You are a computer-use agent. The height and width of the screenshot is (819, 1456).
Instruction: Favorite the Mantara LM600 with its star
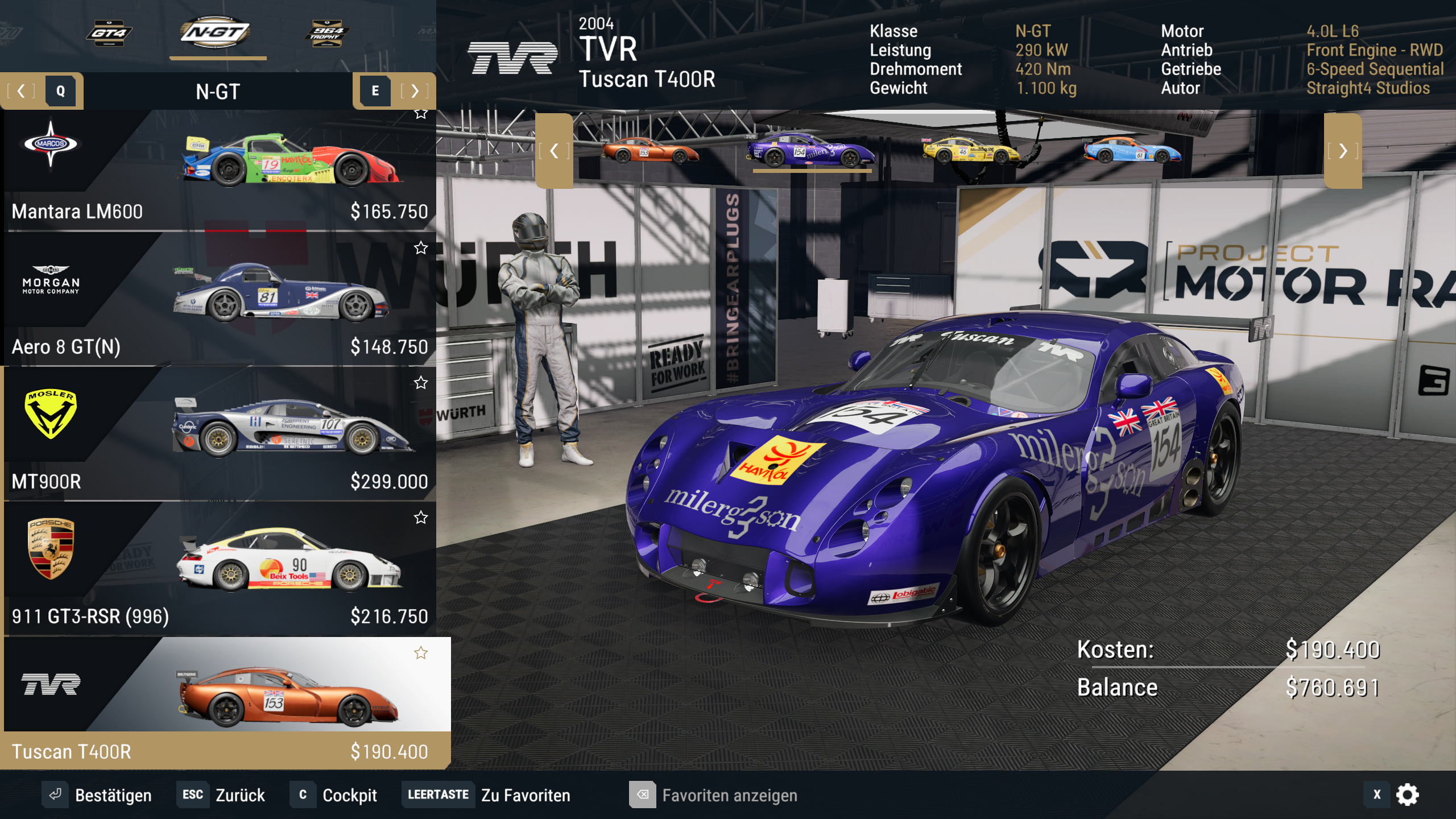[421, 113]
